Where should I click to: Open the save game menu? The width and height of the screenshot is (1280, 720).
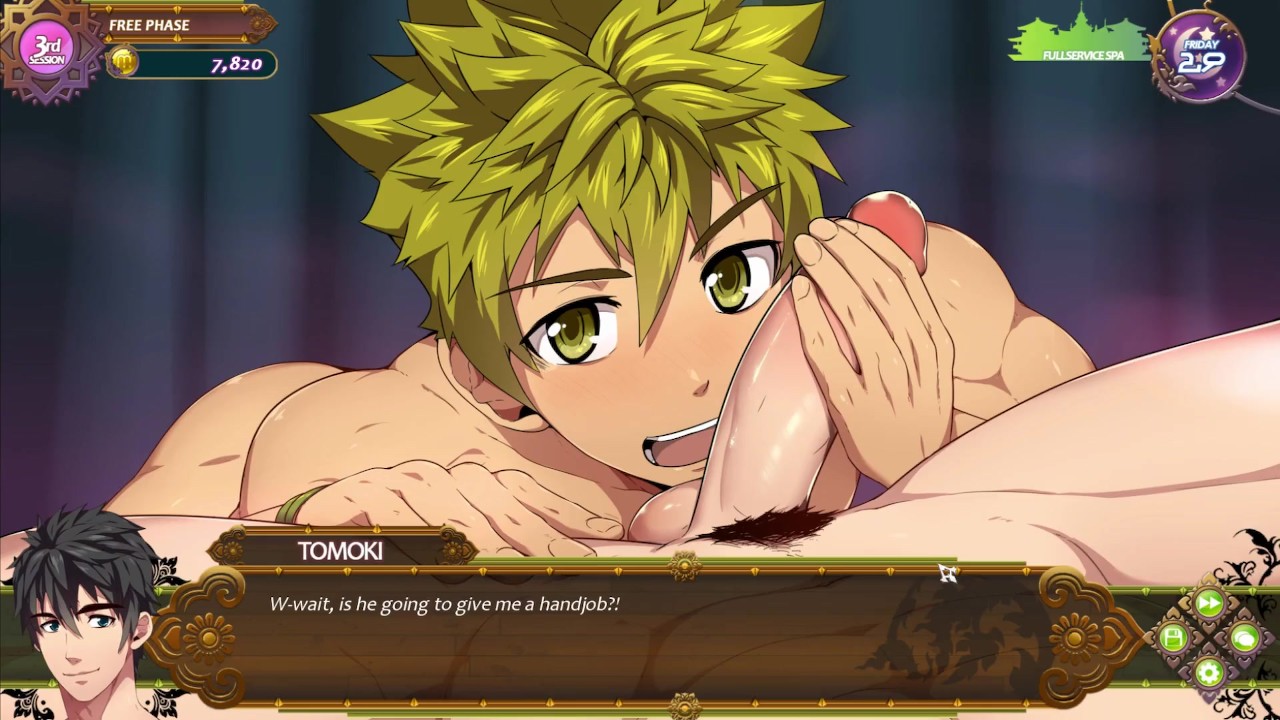(x=1174, y=638)
